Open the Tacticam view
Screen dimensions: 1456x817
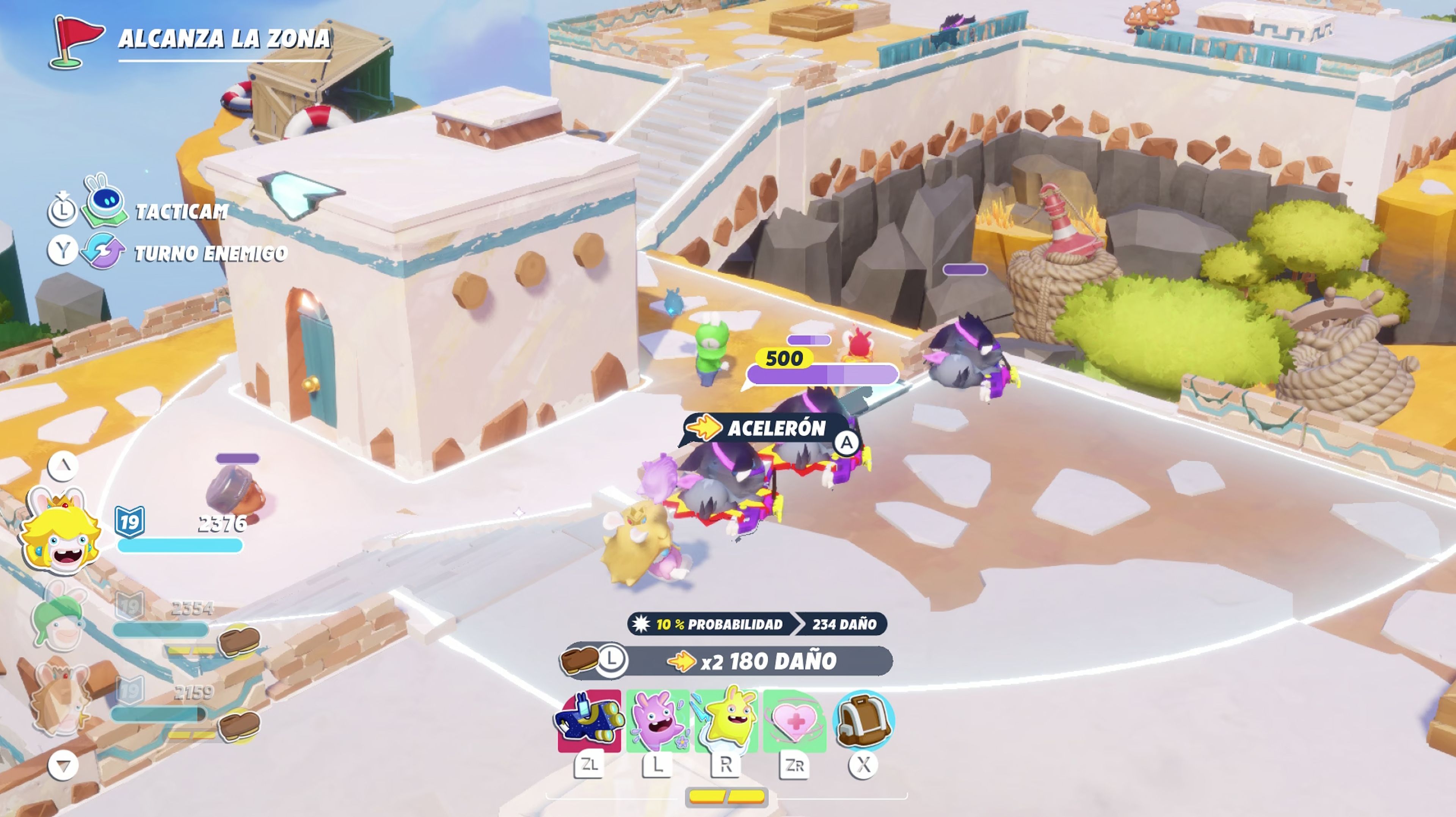click(181, 211)
